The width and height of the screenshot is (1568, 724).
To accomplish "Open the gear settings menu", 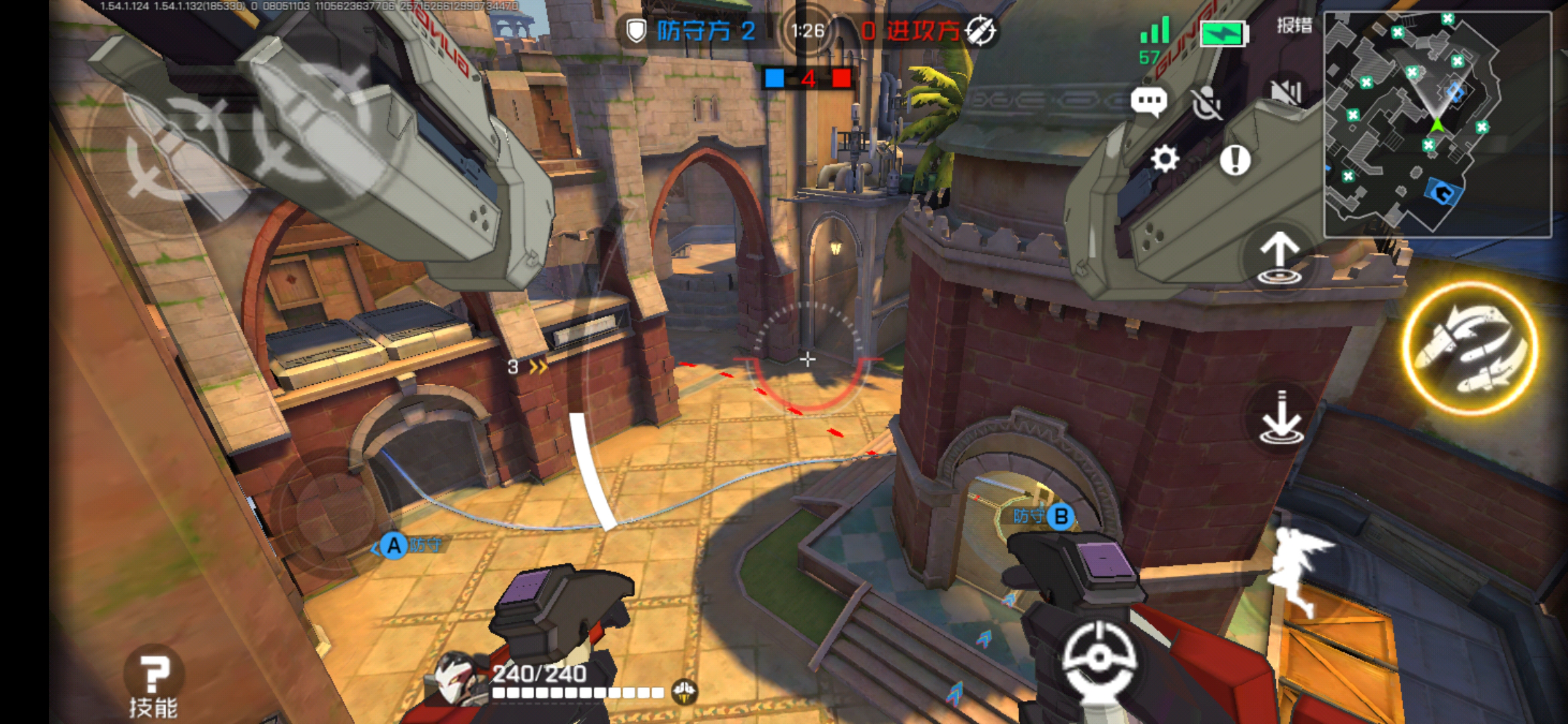I will (1165, 160).
